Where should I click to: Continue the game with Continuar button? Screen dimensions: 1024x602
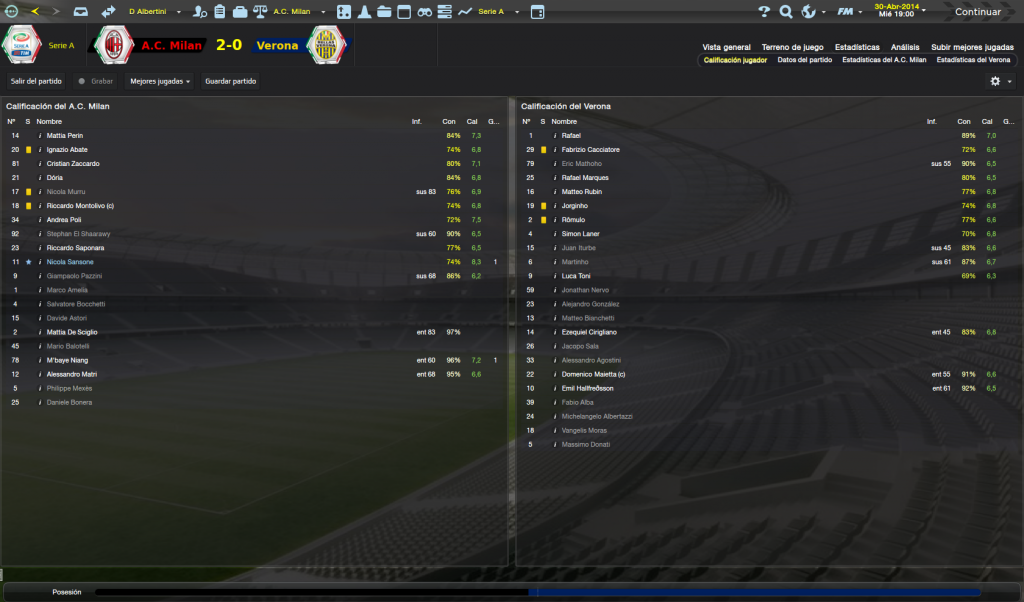pos(978,12)
